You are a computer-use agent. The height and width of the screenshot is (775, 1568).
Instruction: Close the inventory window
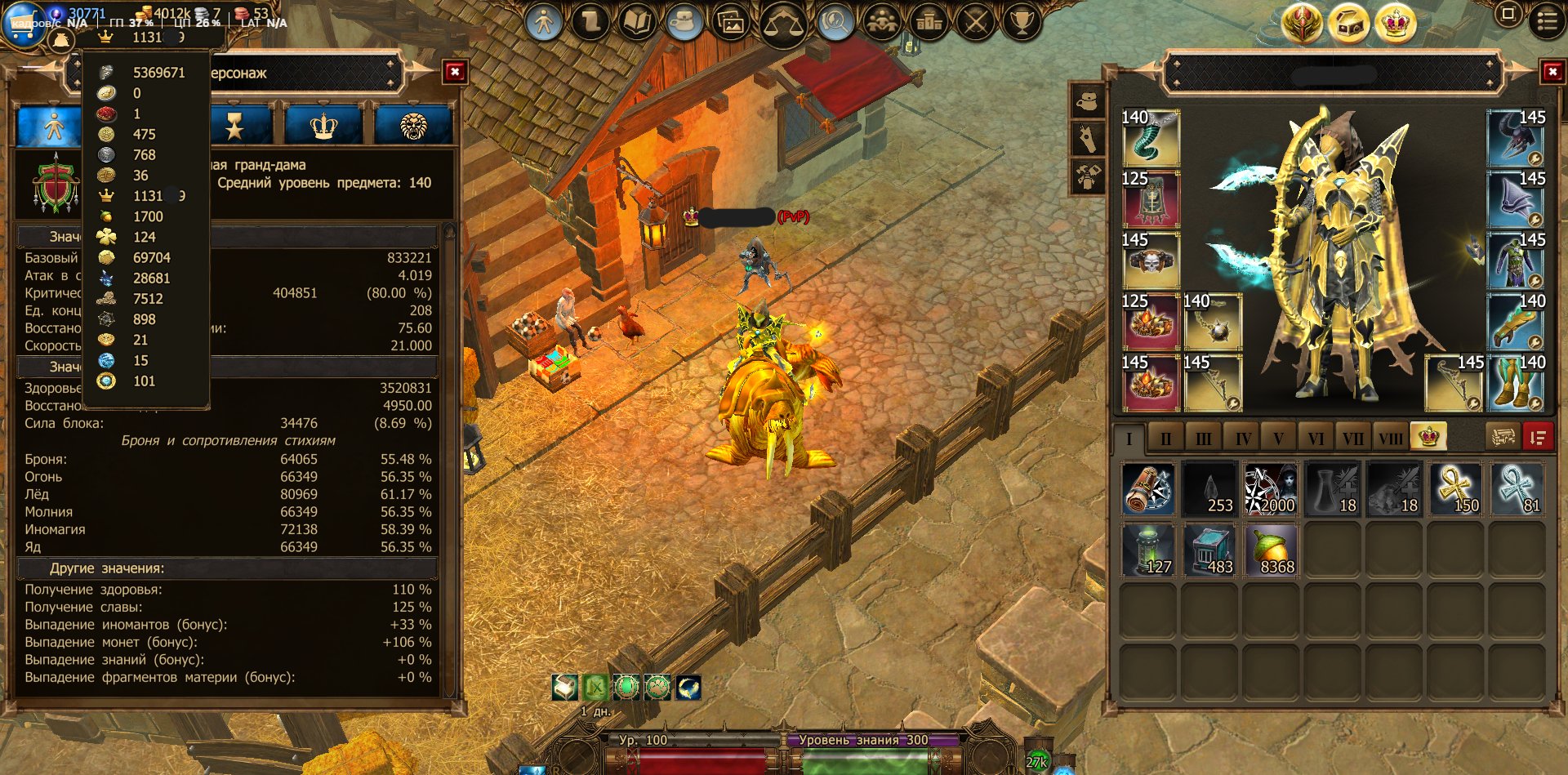1552,73
